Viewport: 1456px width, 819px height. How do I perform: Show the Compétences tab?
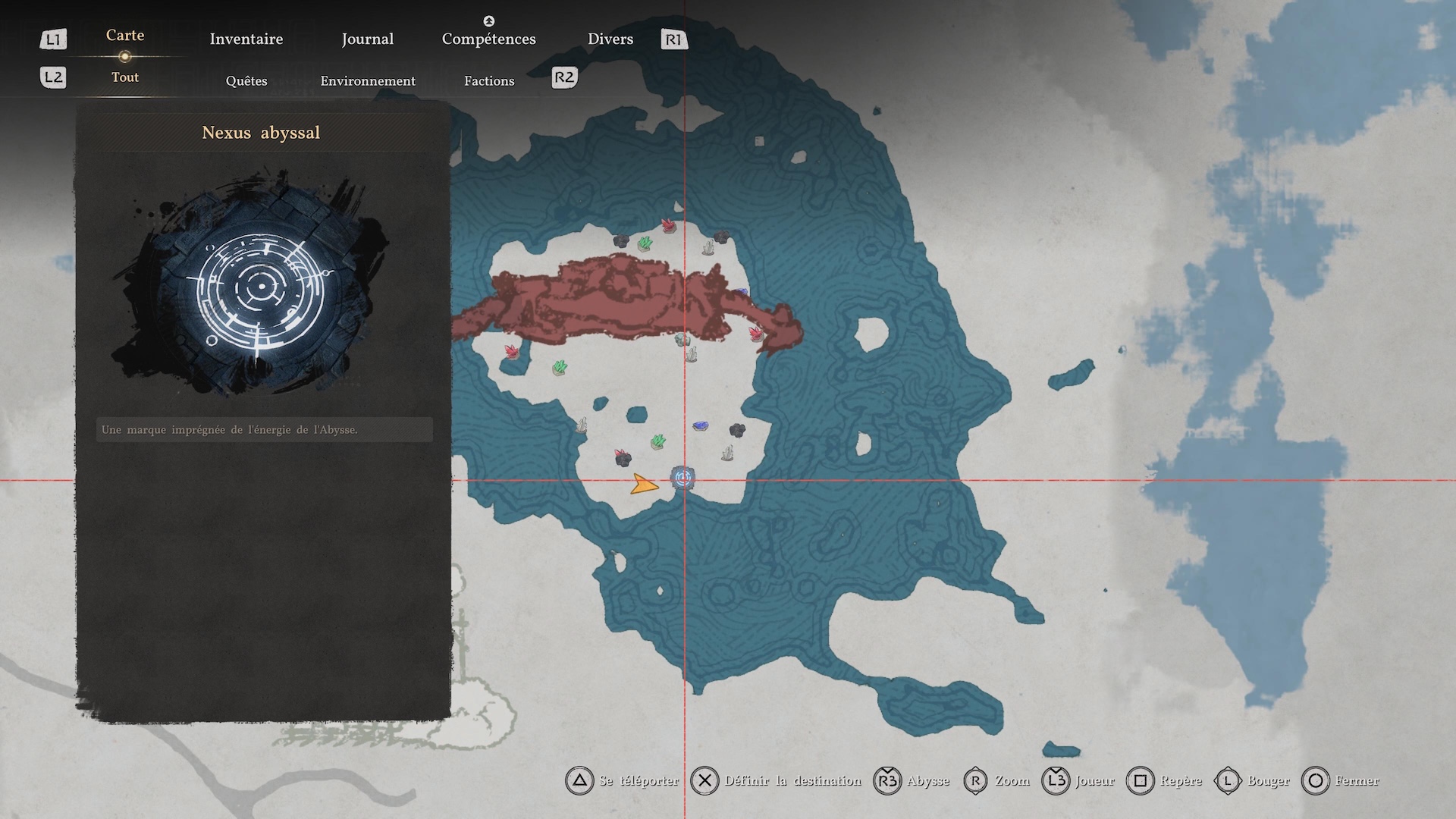[x=488, y=39]
